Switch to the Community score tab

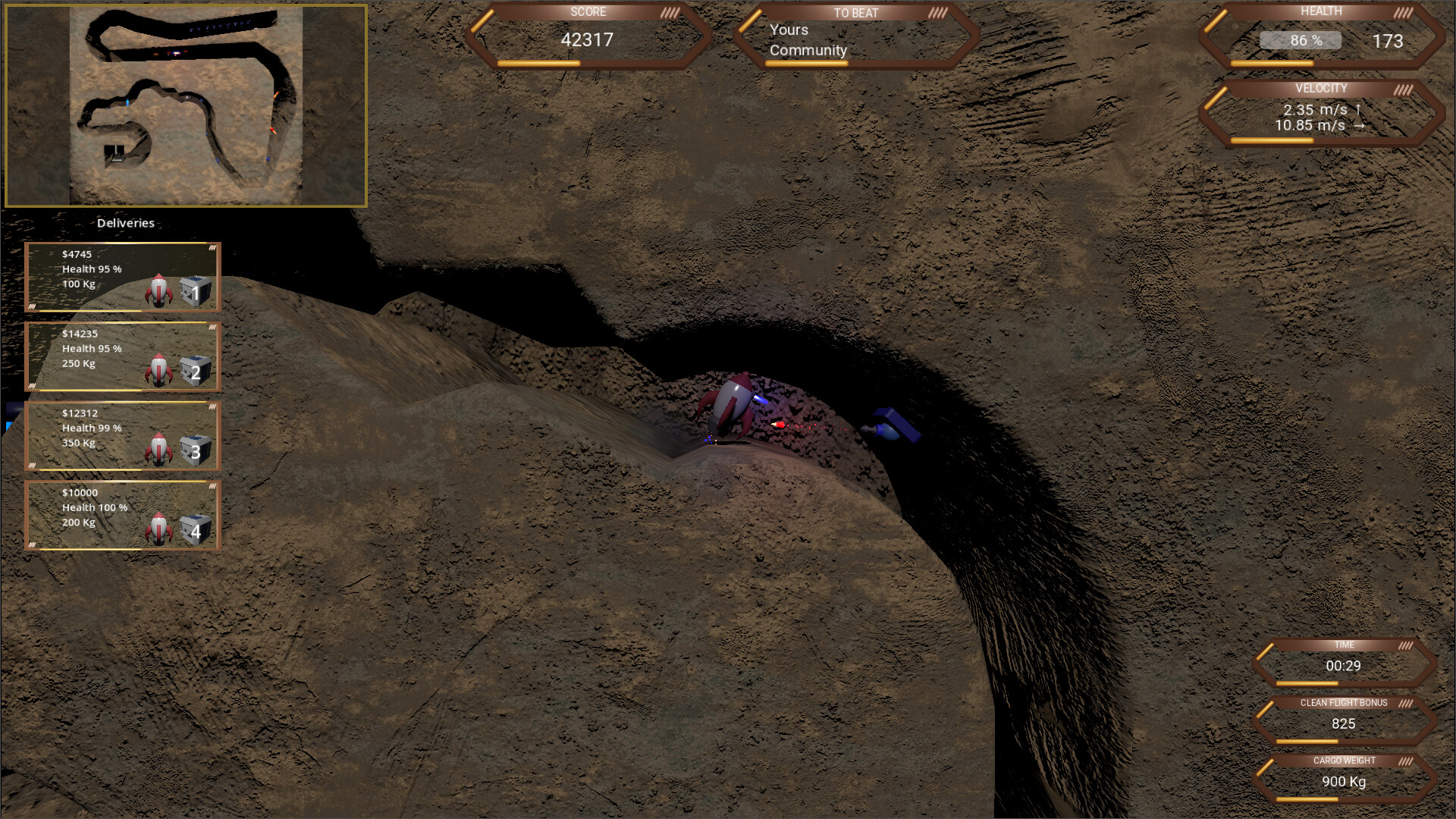pos(807,51)
